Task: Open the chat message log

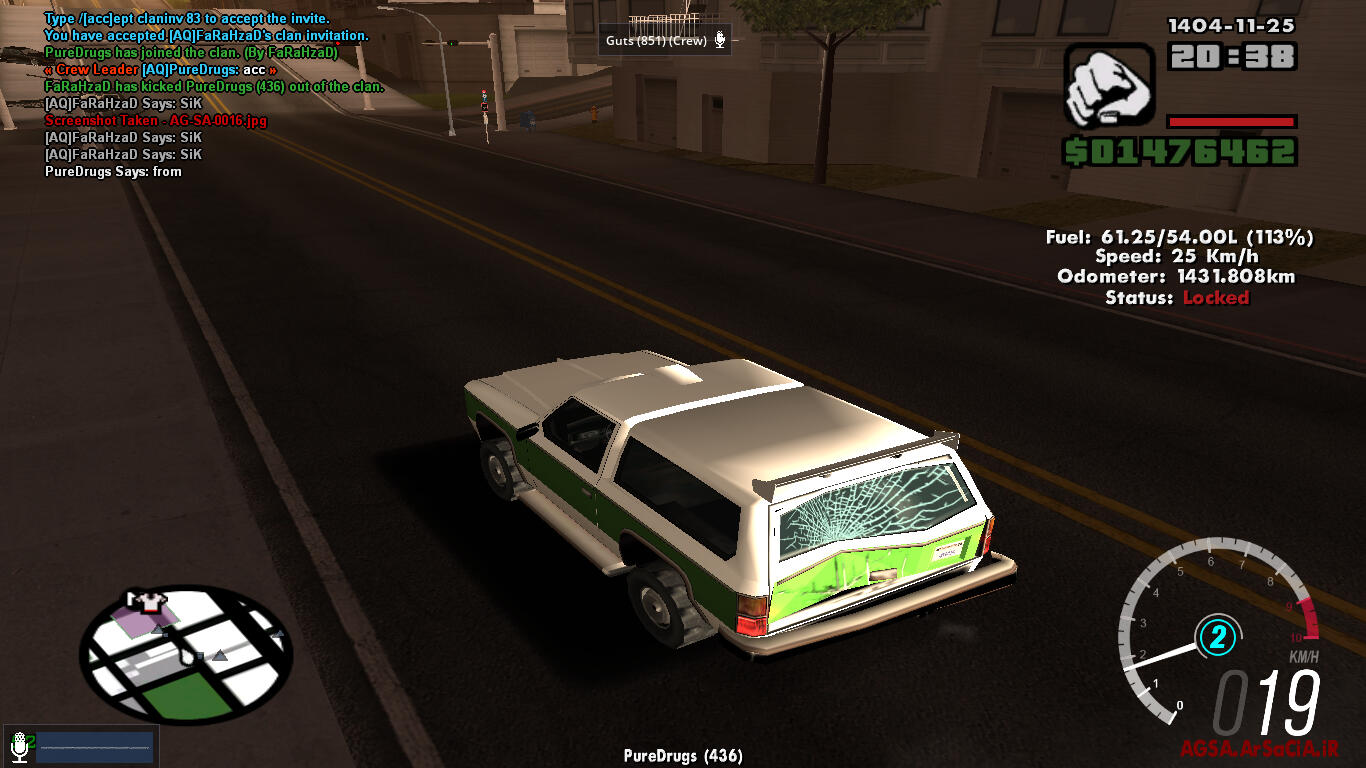Action: [200, 95]
